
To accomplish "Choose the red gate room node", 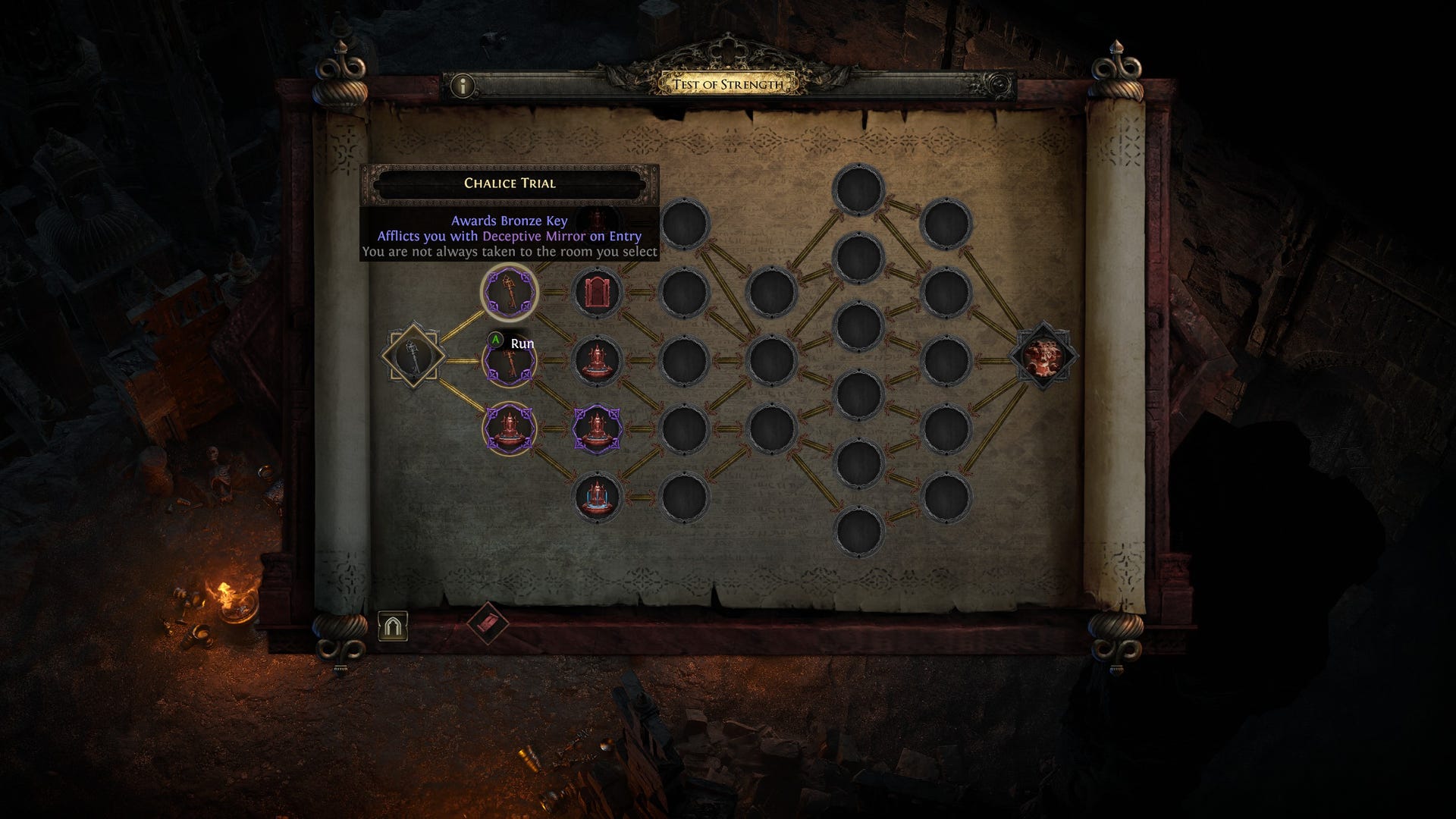I will point(598,292).
